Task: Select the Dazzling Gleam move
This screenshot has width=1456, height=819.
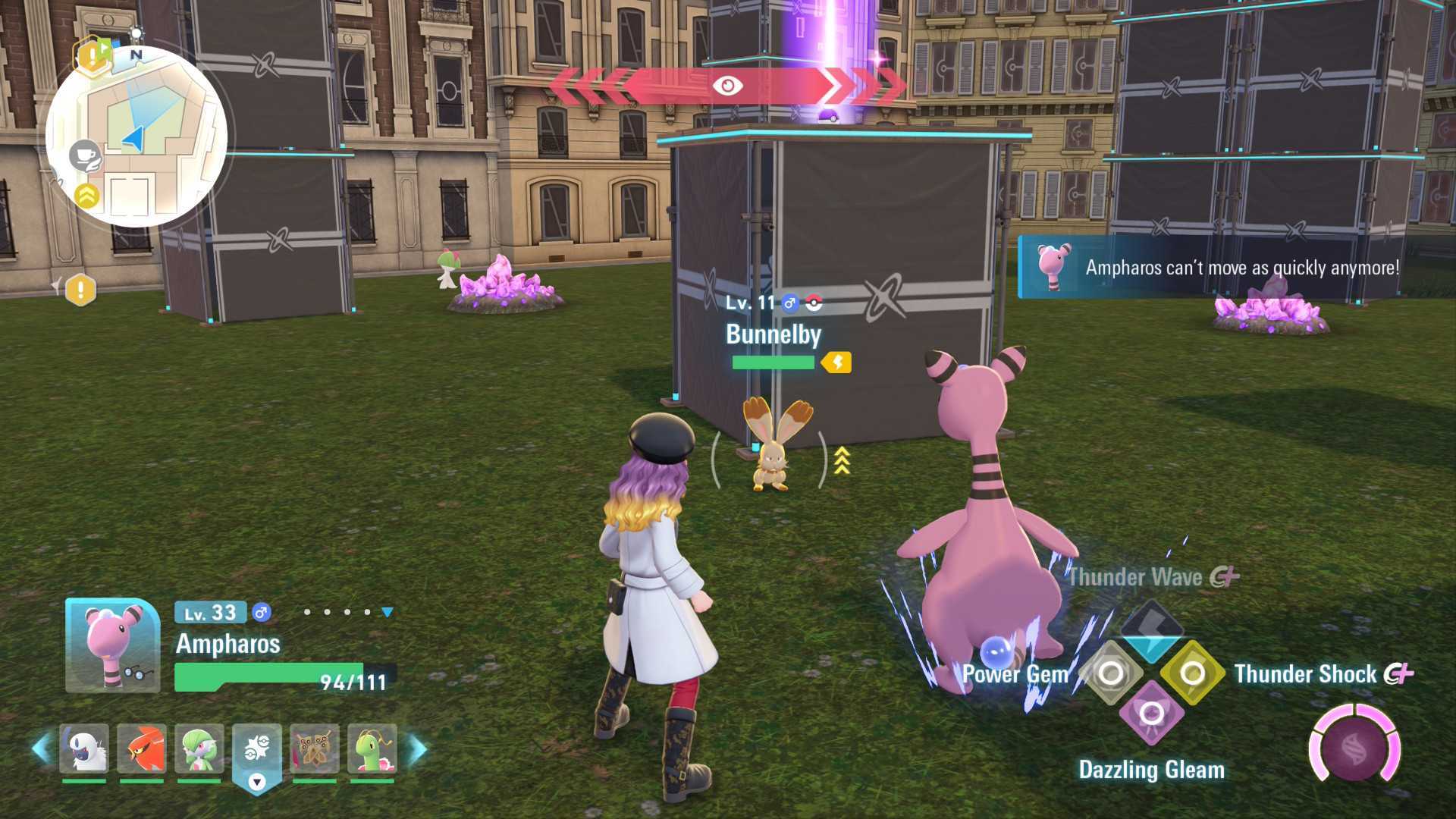Action: pyautogui.click(x=1151, y=713)
